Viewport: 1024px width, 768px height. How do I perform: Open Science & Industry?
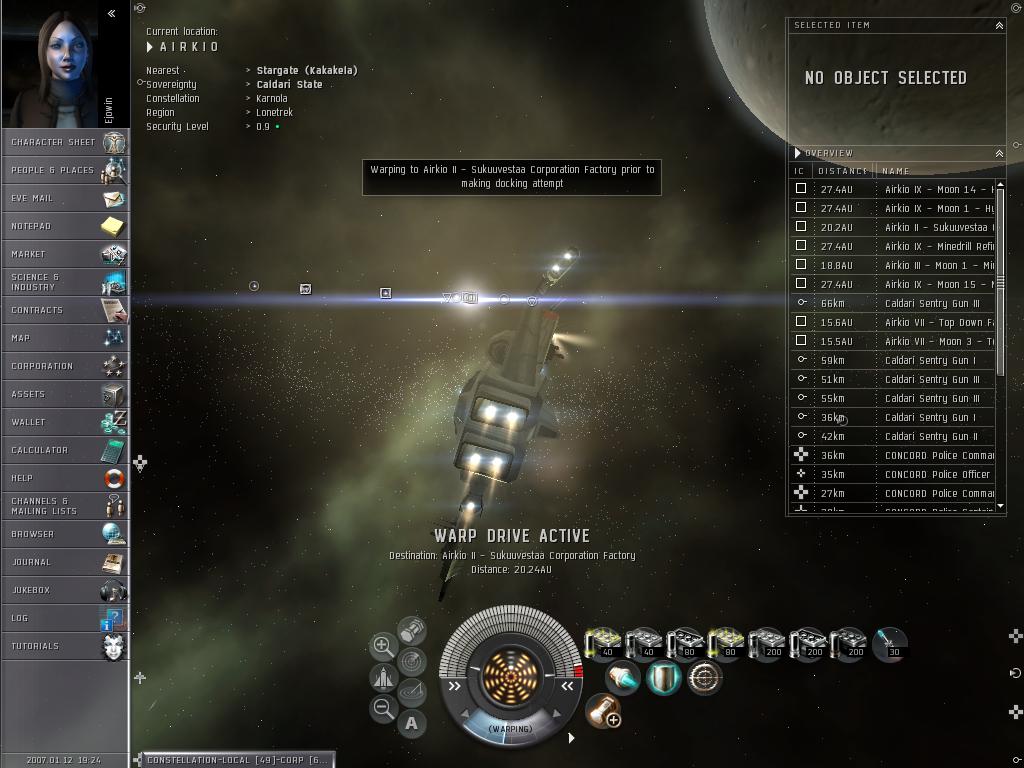(x=64, y=282)
